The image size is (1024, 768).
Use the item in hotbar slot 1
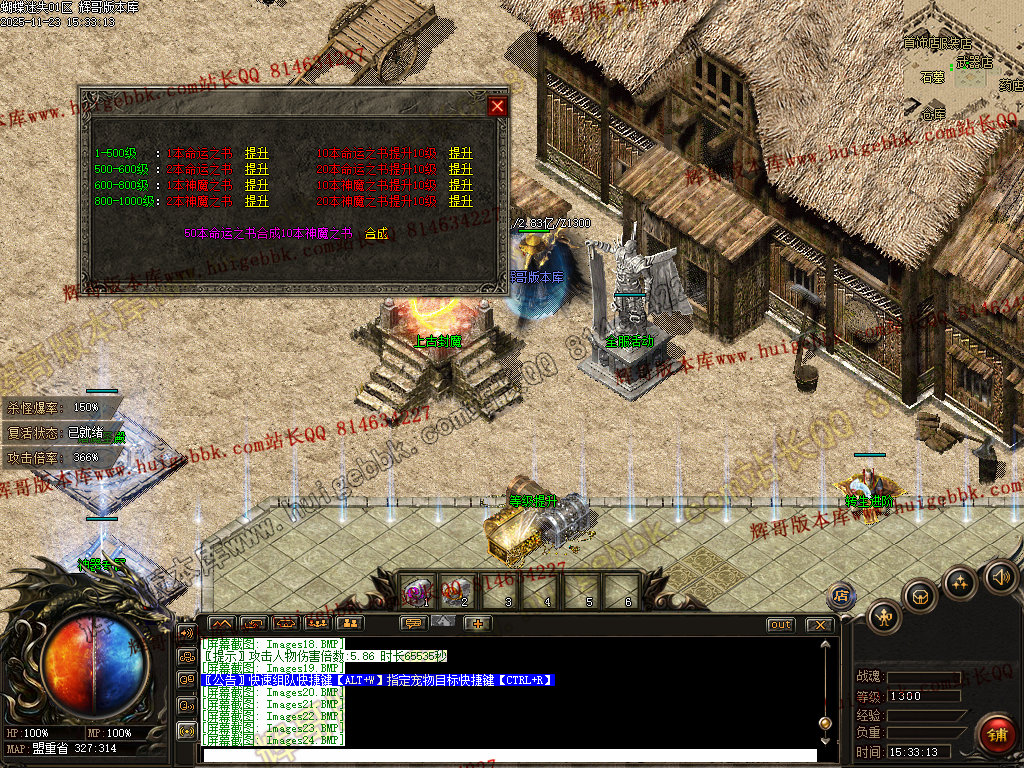[418, 590]
